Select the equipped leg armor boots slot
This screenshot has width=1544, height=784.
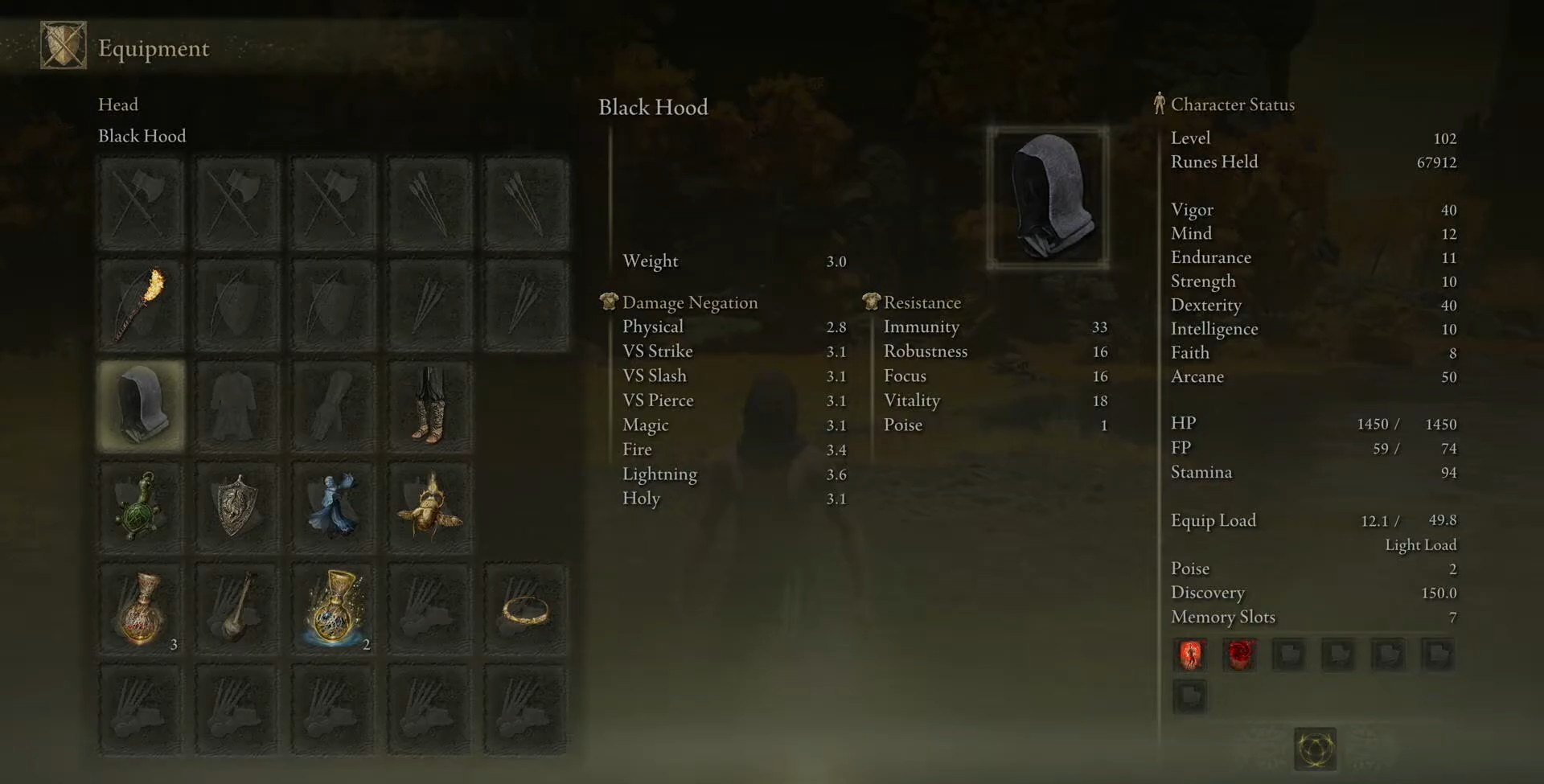tap(430, 405)
